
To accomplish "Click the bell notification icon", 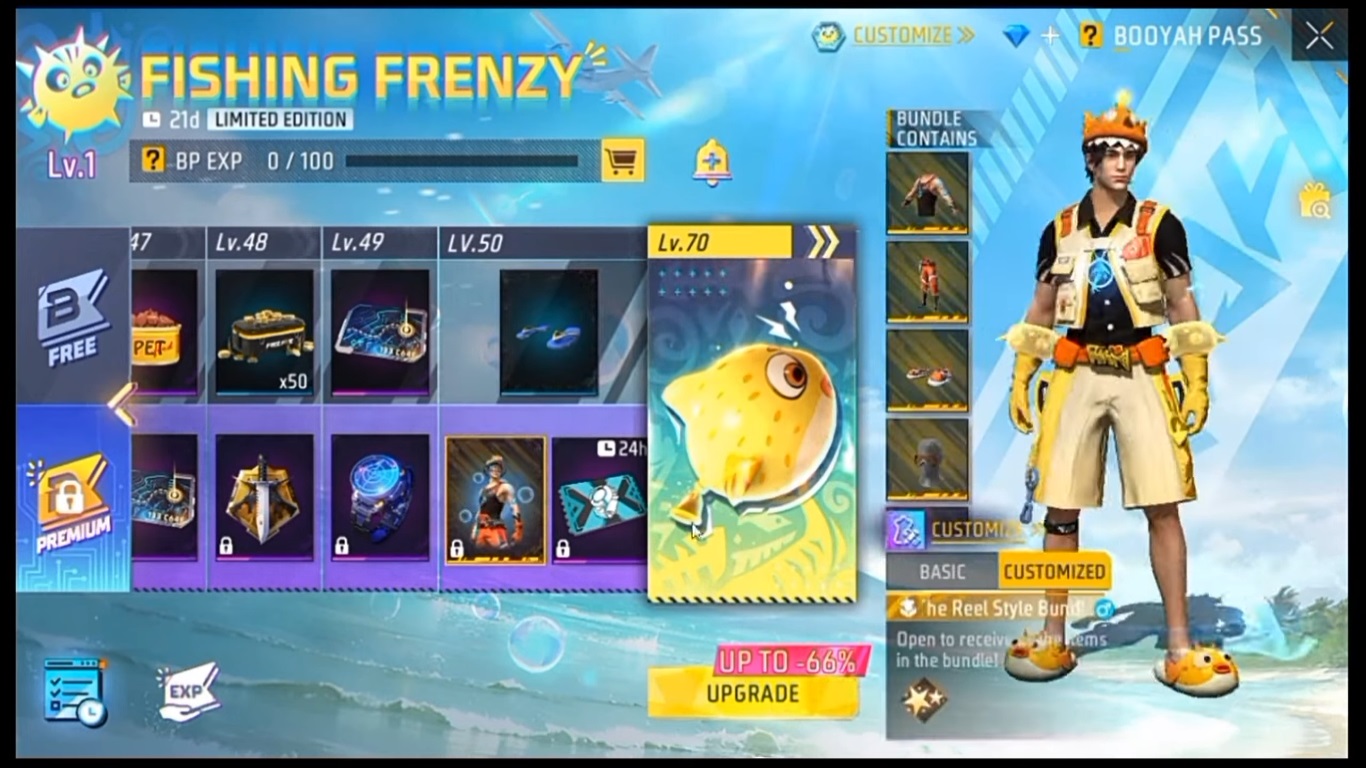I will click(x=711, y=160).
